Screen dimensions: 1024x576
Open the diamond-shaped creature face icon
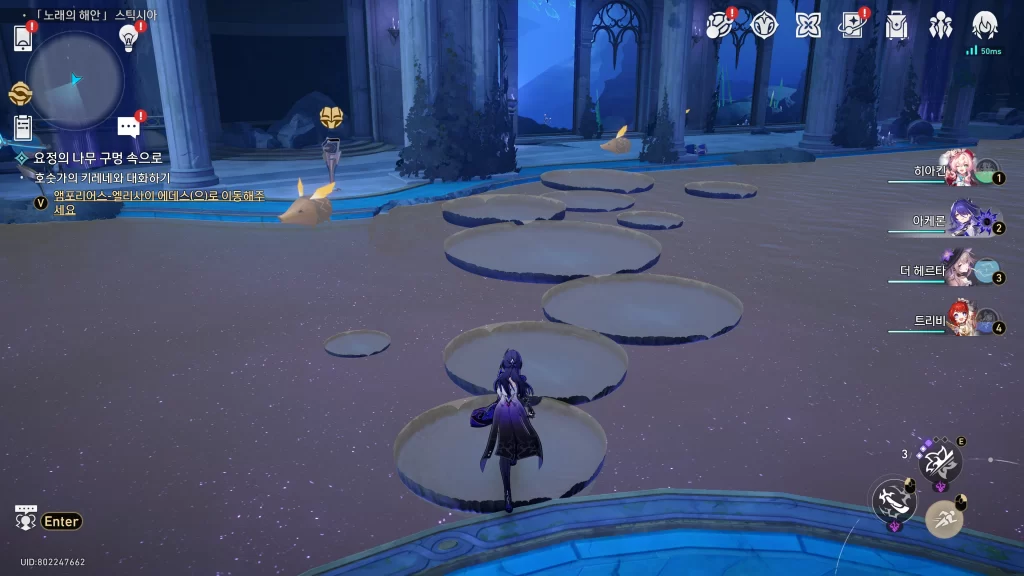coord(765,25)
